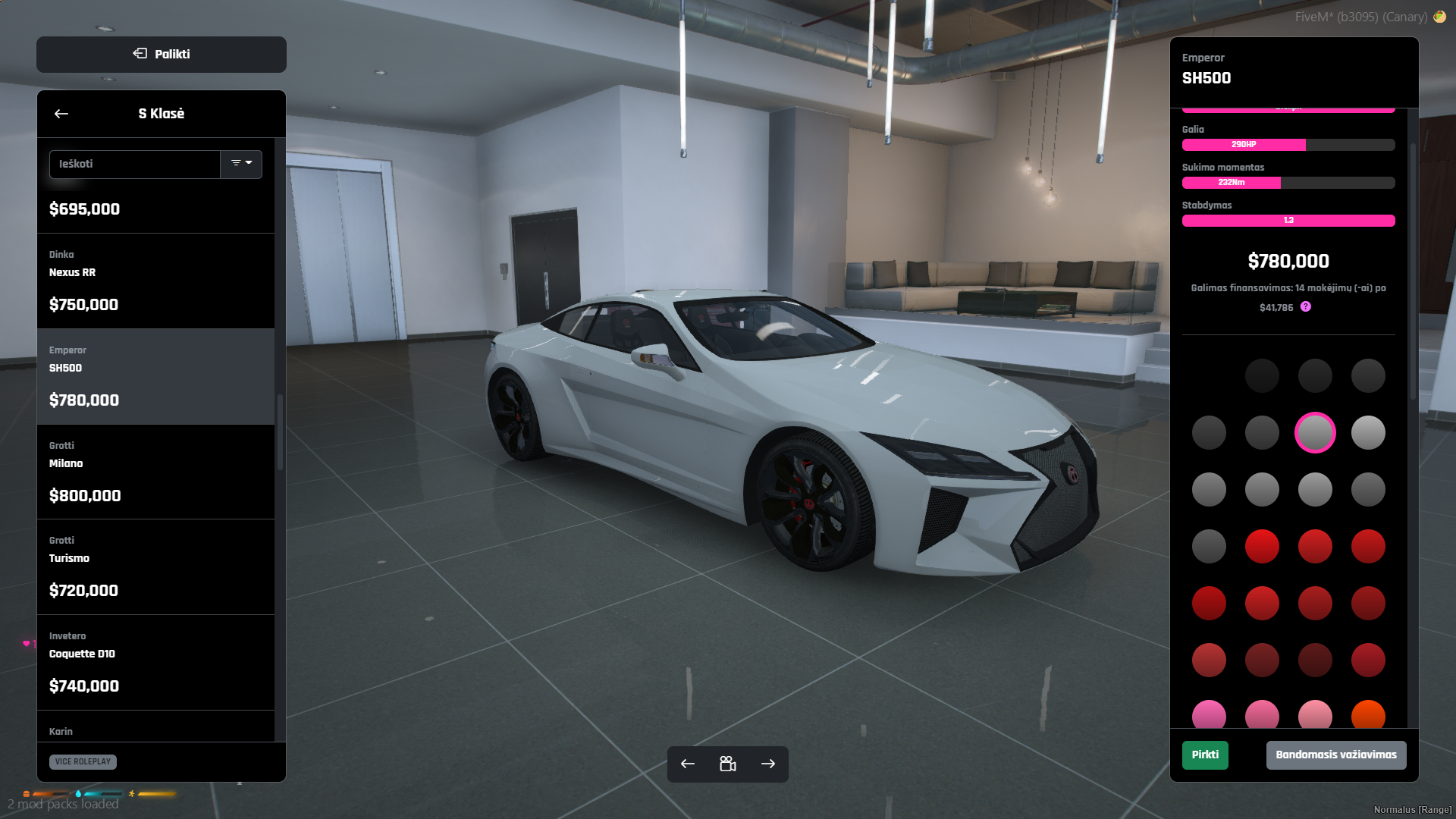Screen dimensions: 1456x819
Task: Rotate the car view with left arrow
Action: pos(688,764)
